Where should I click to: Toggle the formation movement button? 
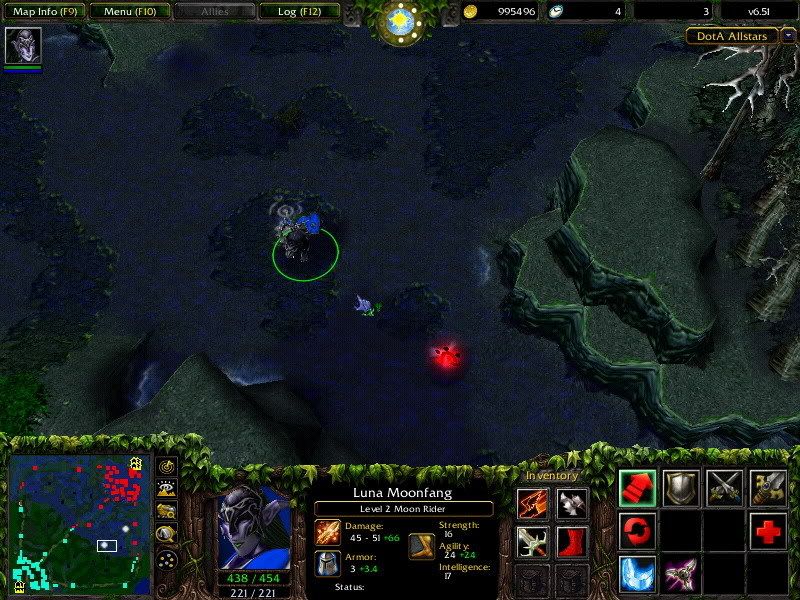click(167, 559)
